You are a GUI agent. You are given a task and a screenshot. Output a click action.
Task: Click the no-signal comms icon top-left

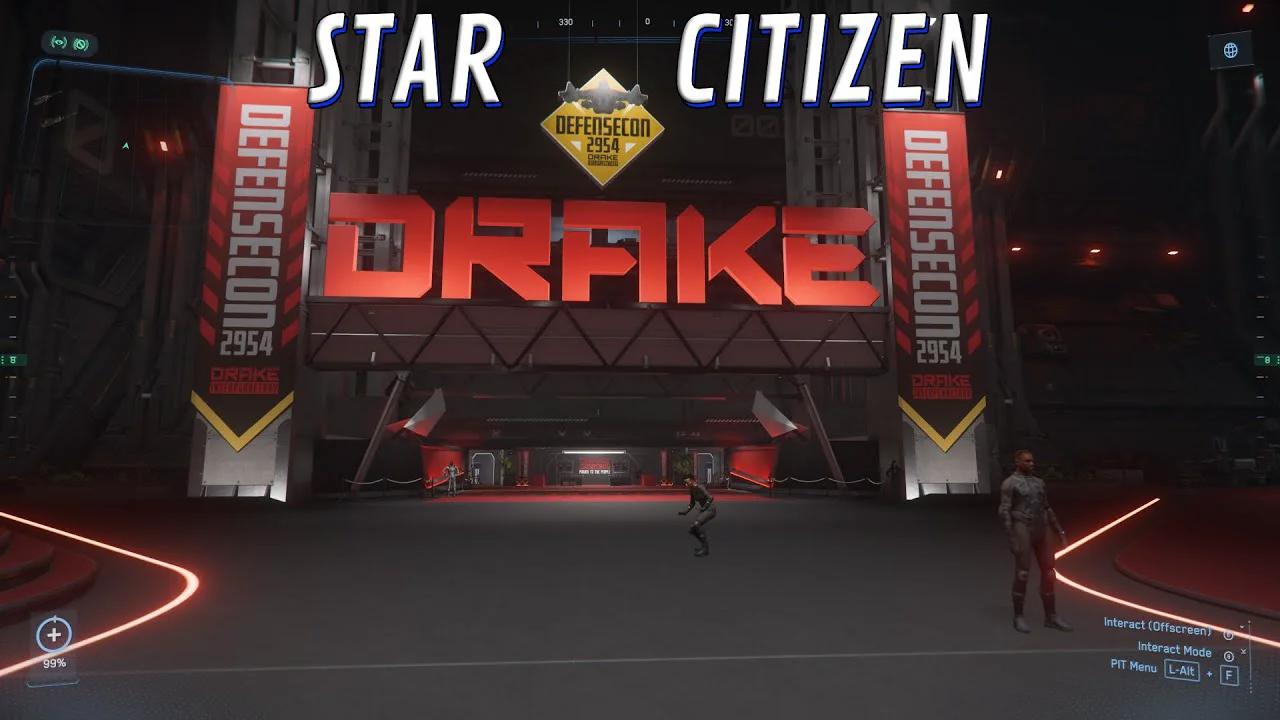80,44
